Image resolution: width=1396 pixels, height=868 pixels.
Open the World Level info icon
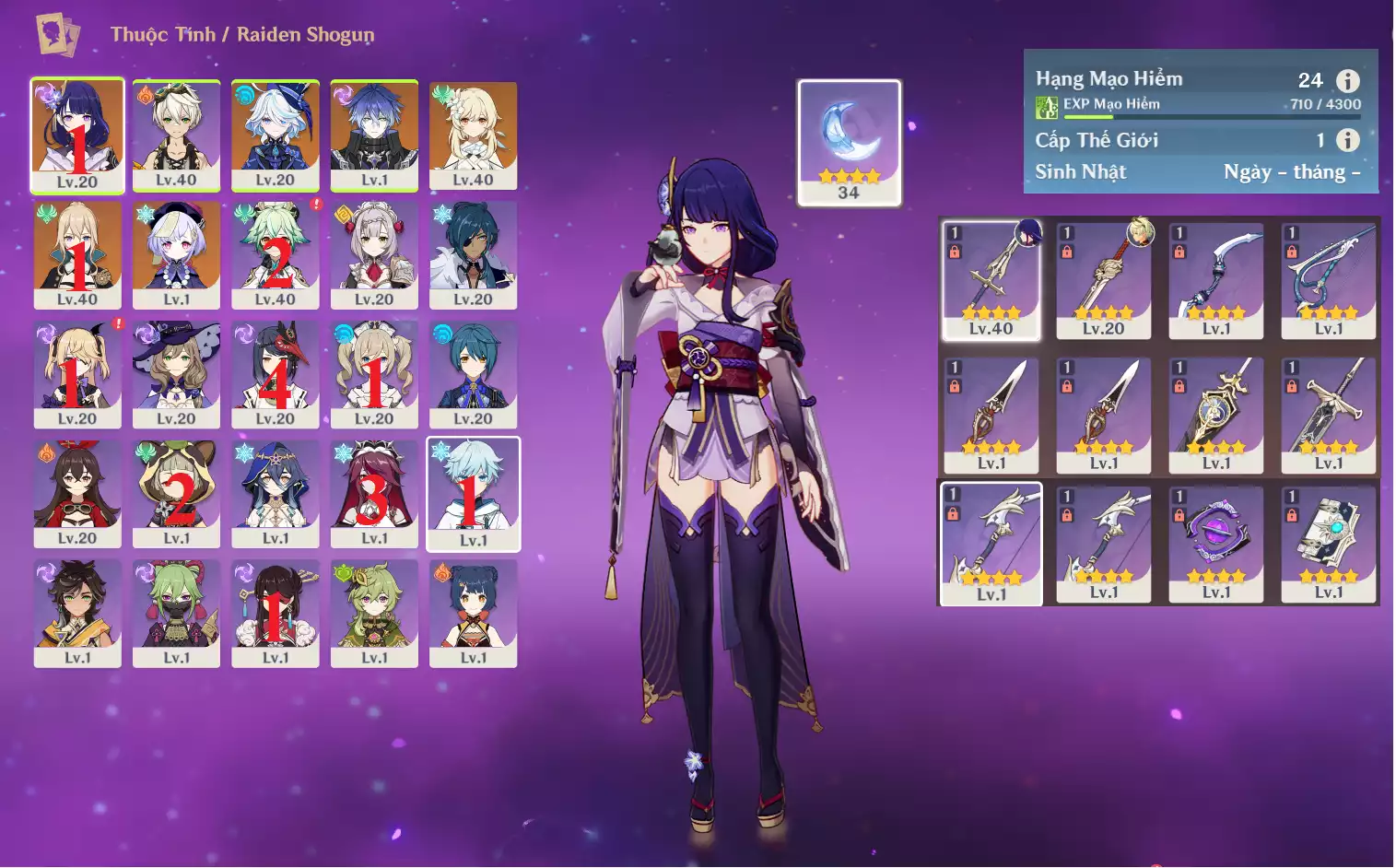coord(1347,140)
